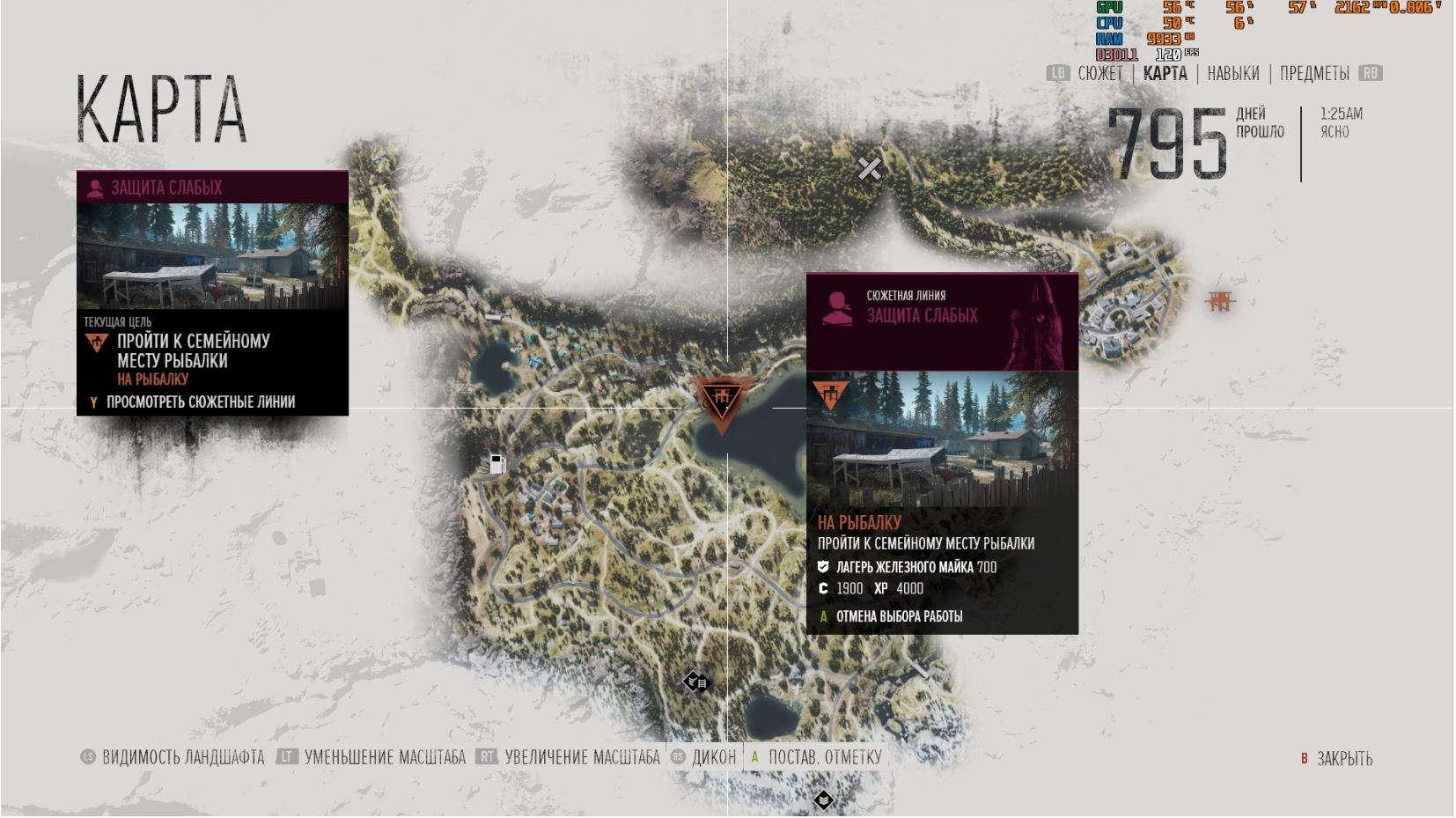
Task: Select the orange camp marker near the town
Action: pos(1219,302)
